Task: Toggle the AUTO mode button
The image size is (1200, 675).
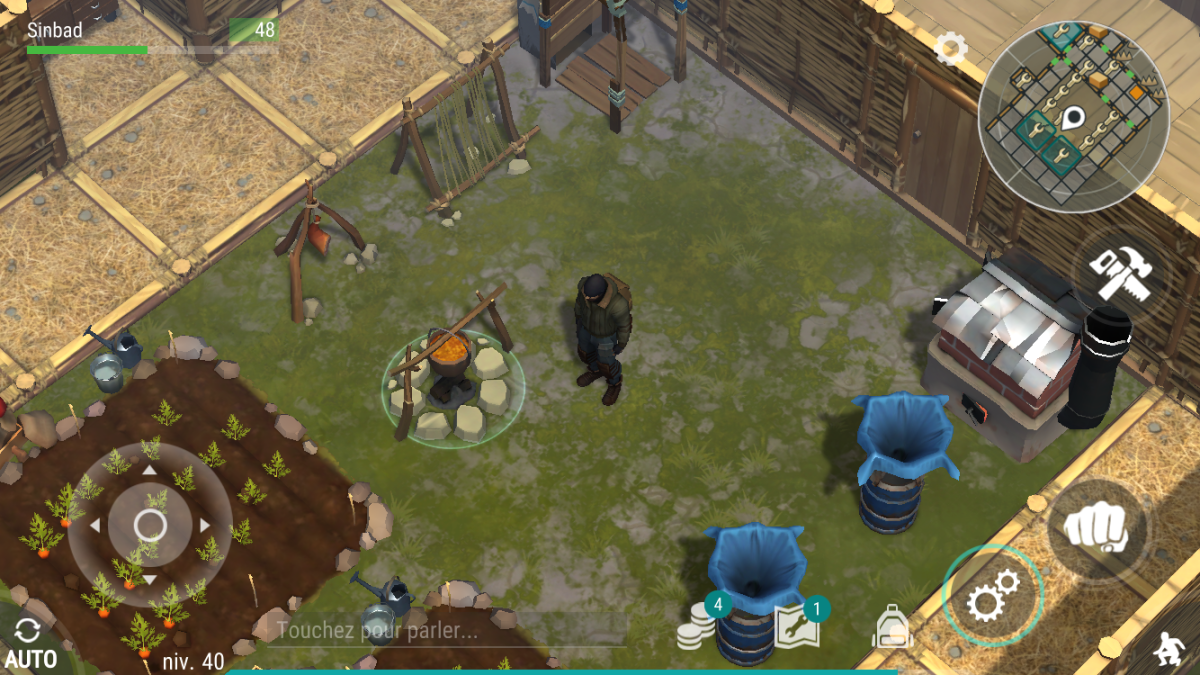Action: (30, 644)
